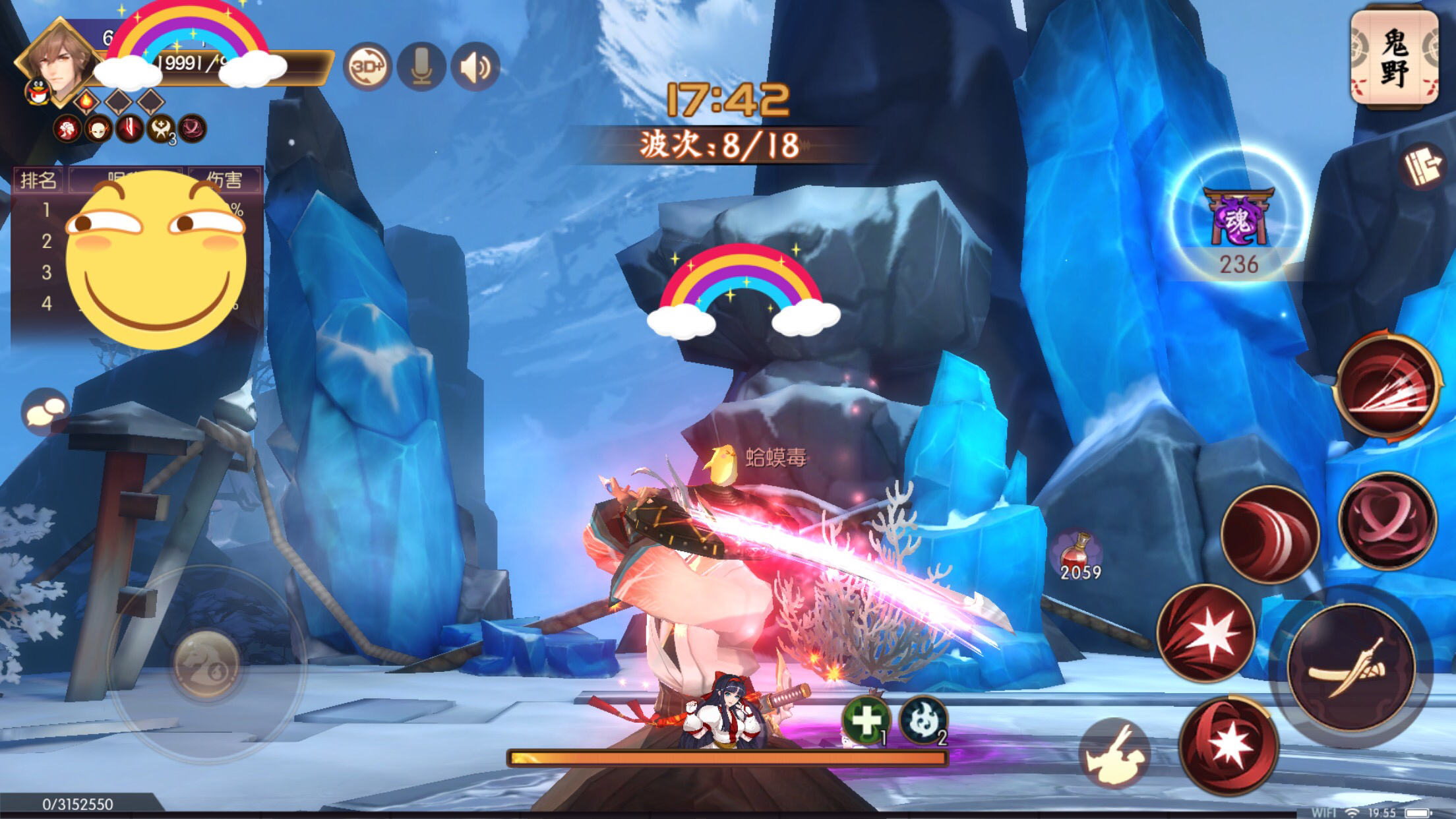The height and width of the screenshot is (819, 1456).
Task: Perform the dodge roll action
Action: click(1114, 752)
